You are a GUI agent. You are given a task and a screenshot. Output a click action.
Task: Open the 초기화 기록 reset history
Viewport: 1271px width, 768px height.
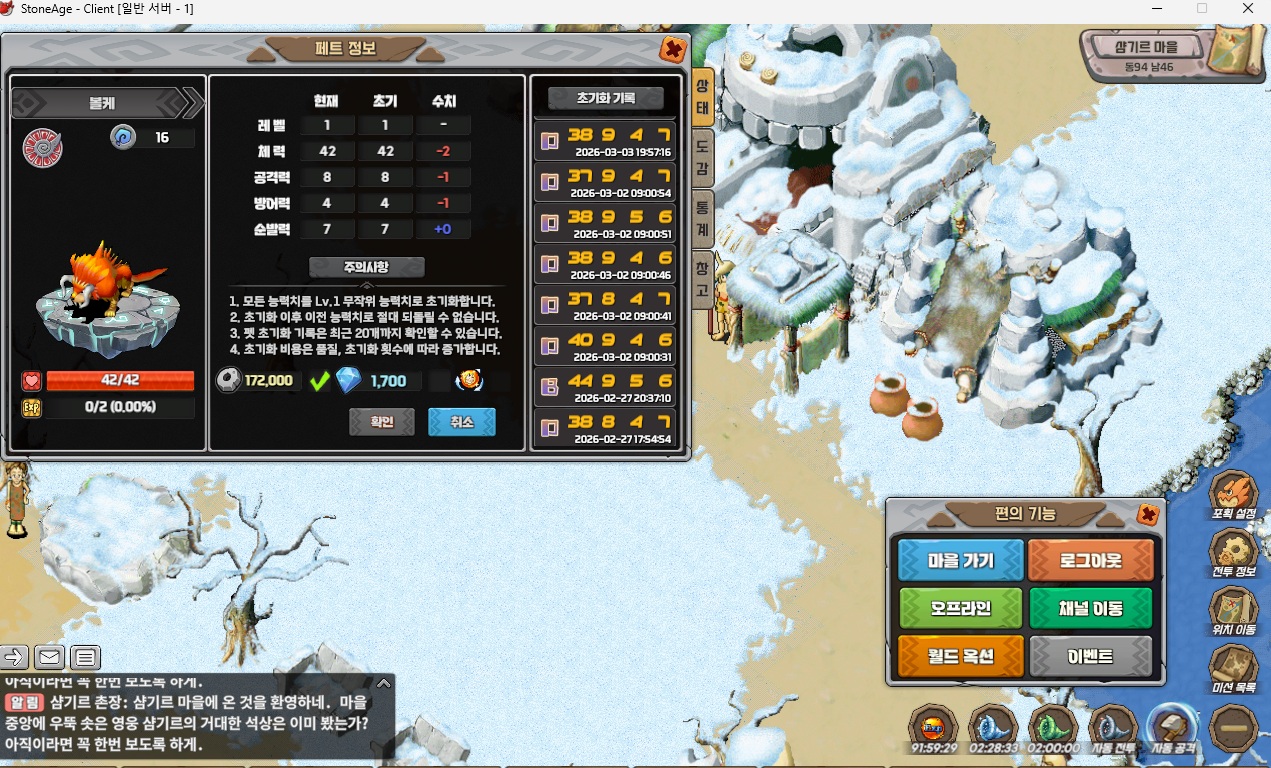tap(606, 98)
